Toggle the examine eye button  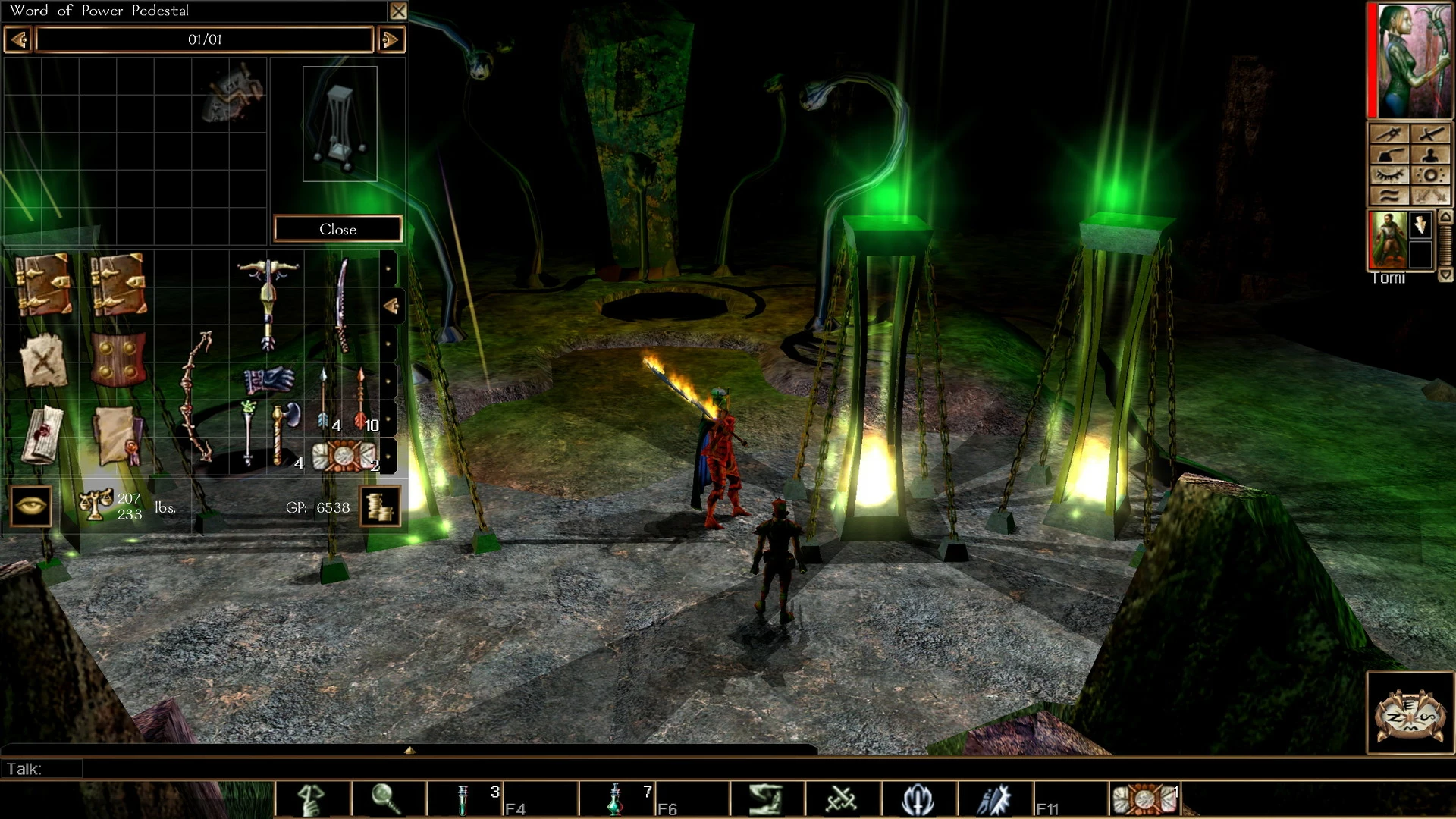[31, 506]
